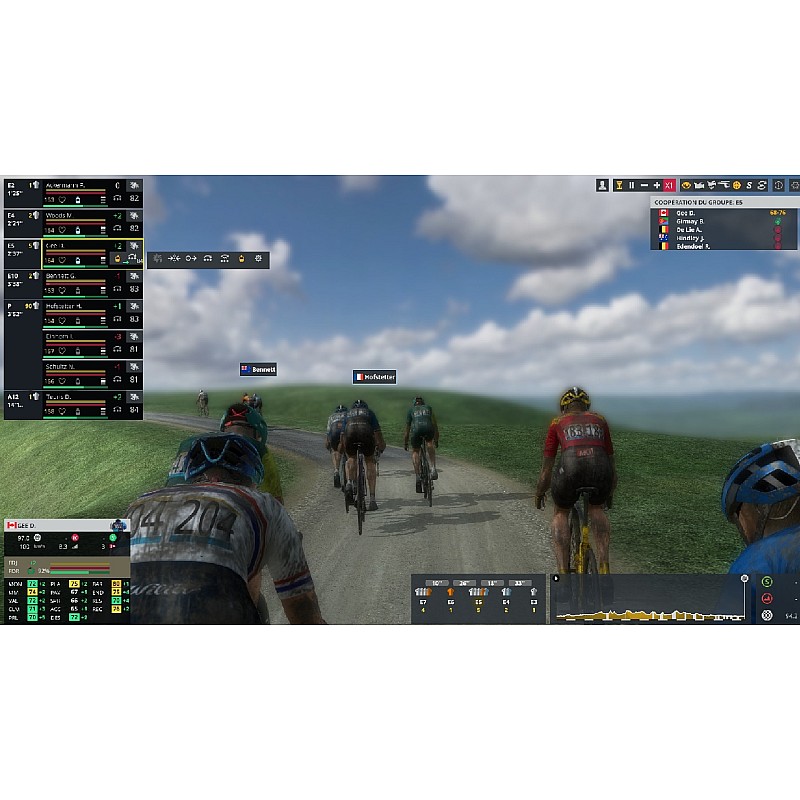This screenshot has width=800, height=800.
Task: Click the red X1 speed indicator
Action: (x=670, y=185)
